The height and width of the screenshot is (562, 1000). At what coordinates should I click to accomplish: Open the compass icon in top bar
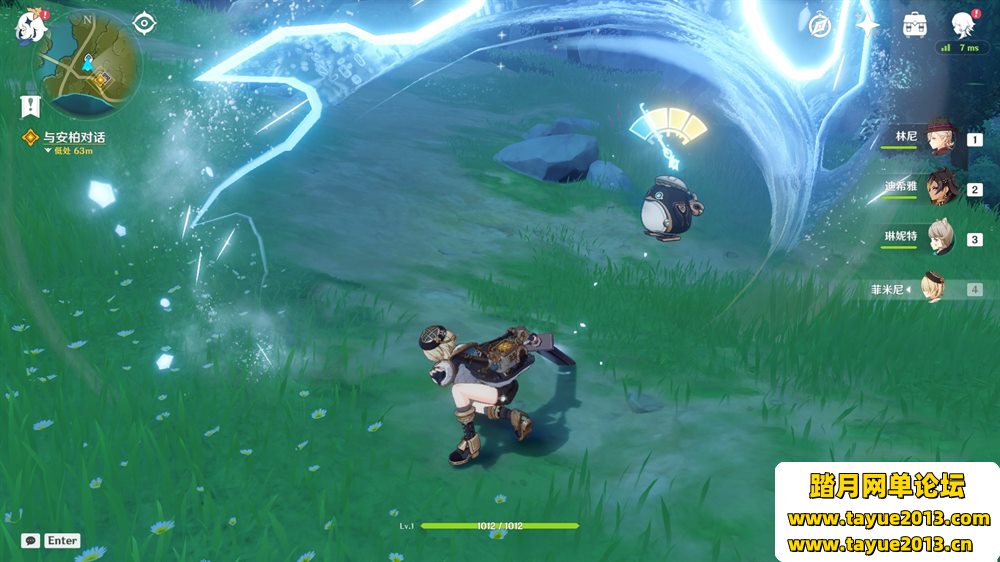coord(820,25)
